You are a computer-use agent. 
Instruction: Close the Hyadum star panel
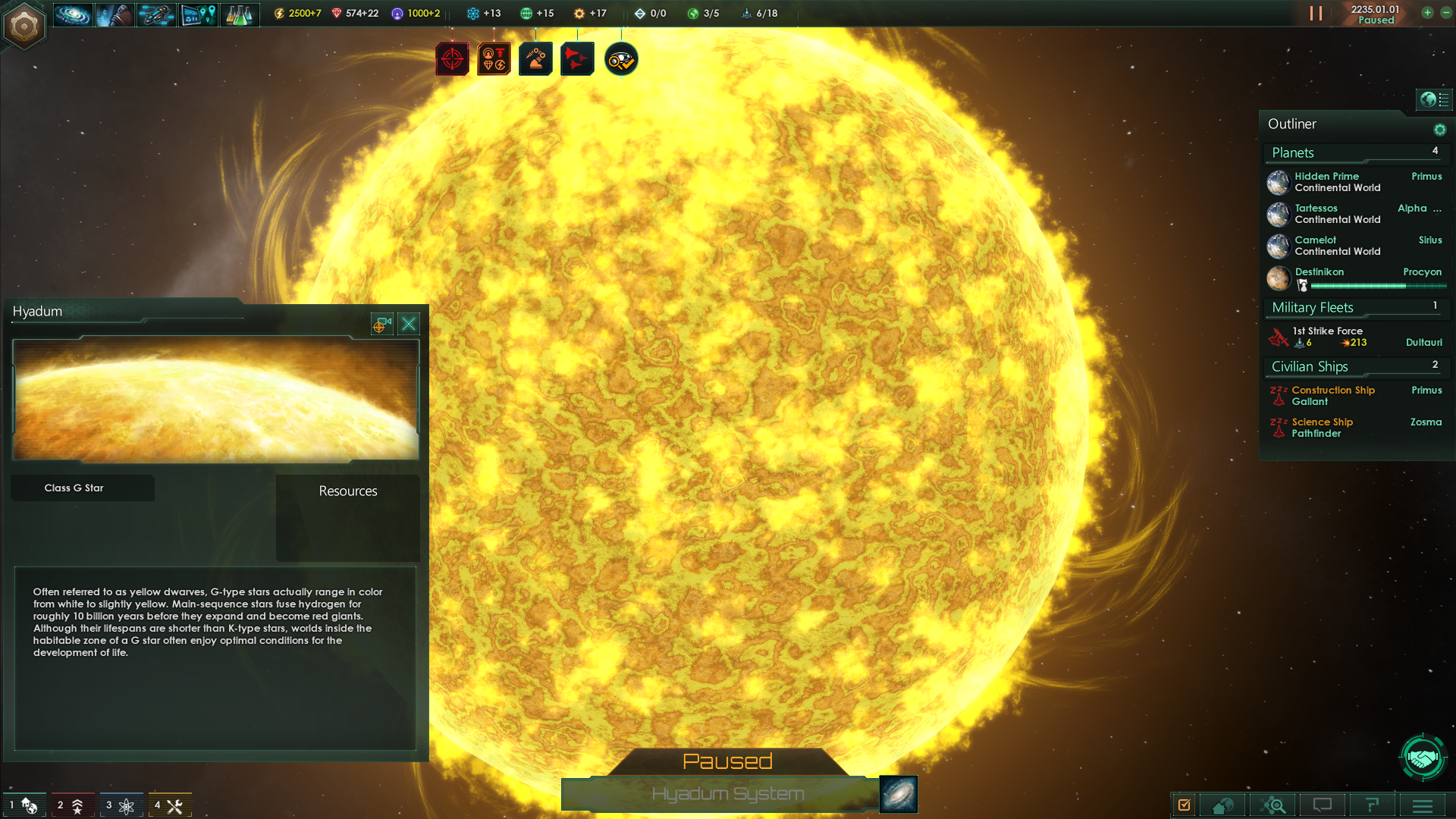(x=409, y=325)
